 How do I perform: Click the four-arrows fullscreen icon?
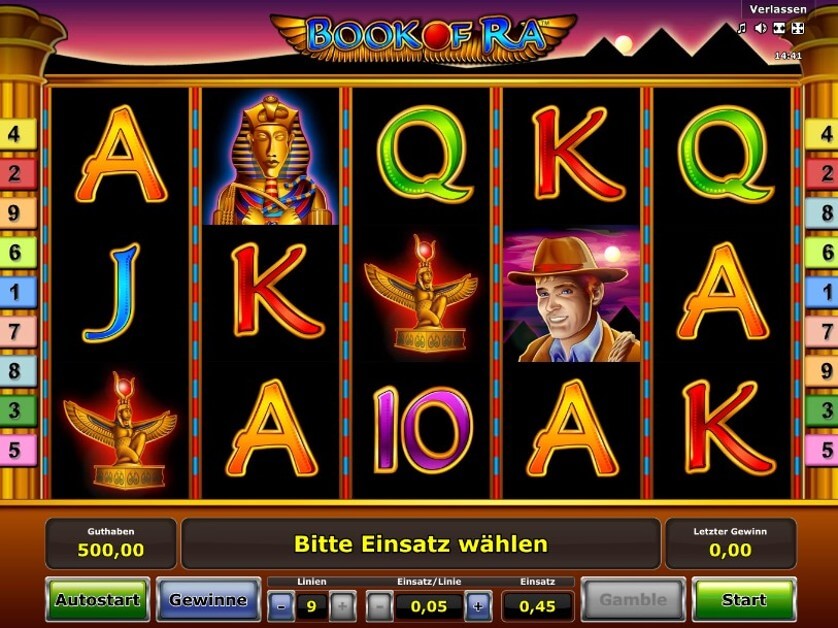point(797,28)
